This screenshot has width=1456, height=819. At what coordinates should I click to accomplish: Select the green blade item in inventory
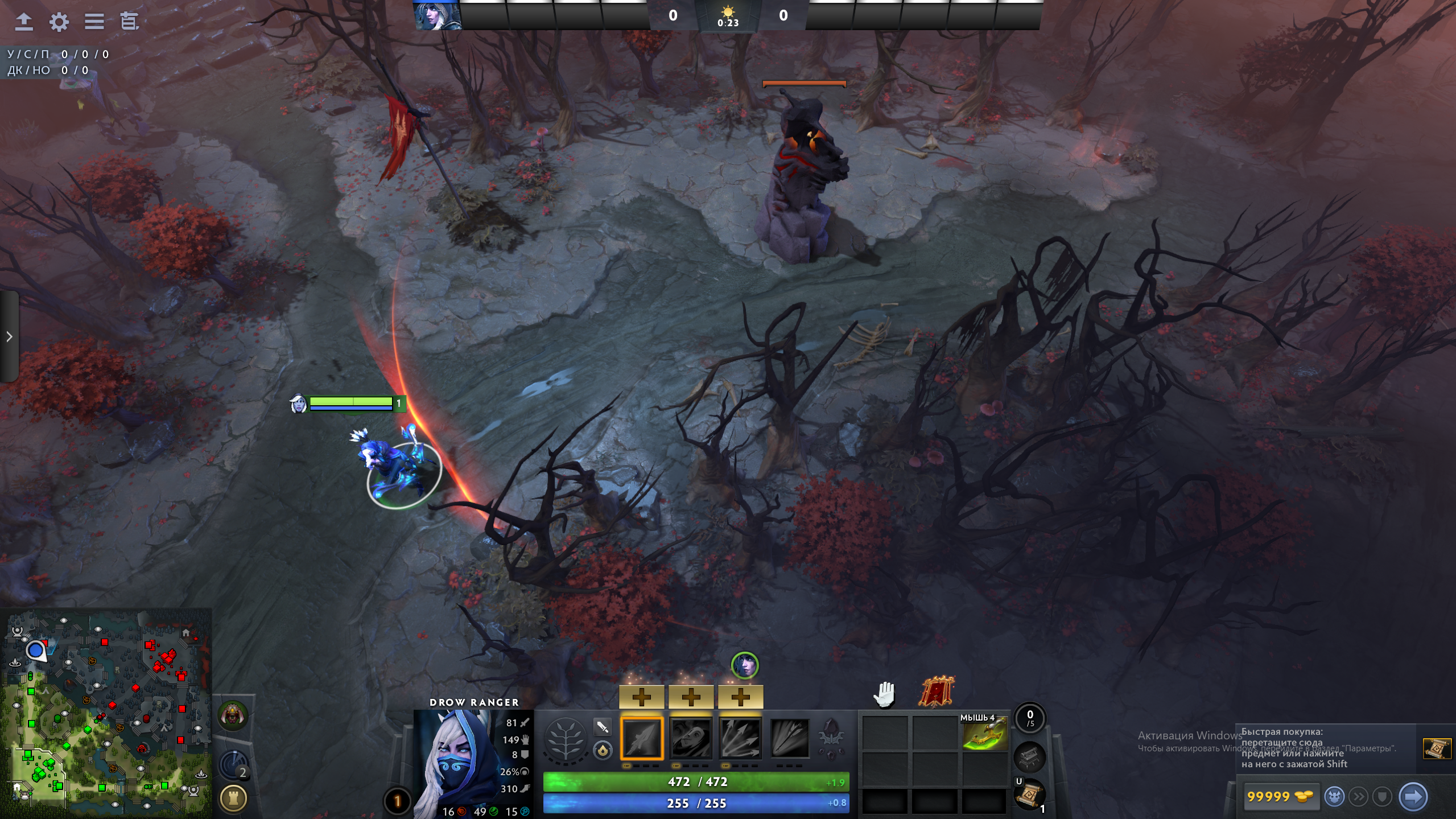coord(985,734)
